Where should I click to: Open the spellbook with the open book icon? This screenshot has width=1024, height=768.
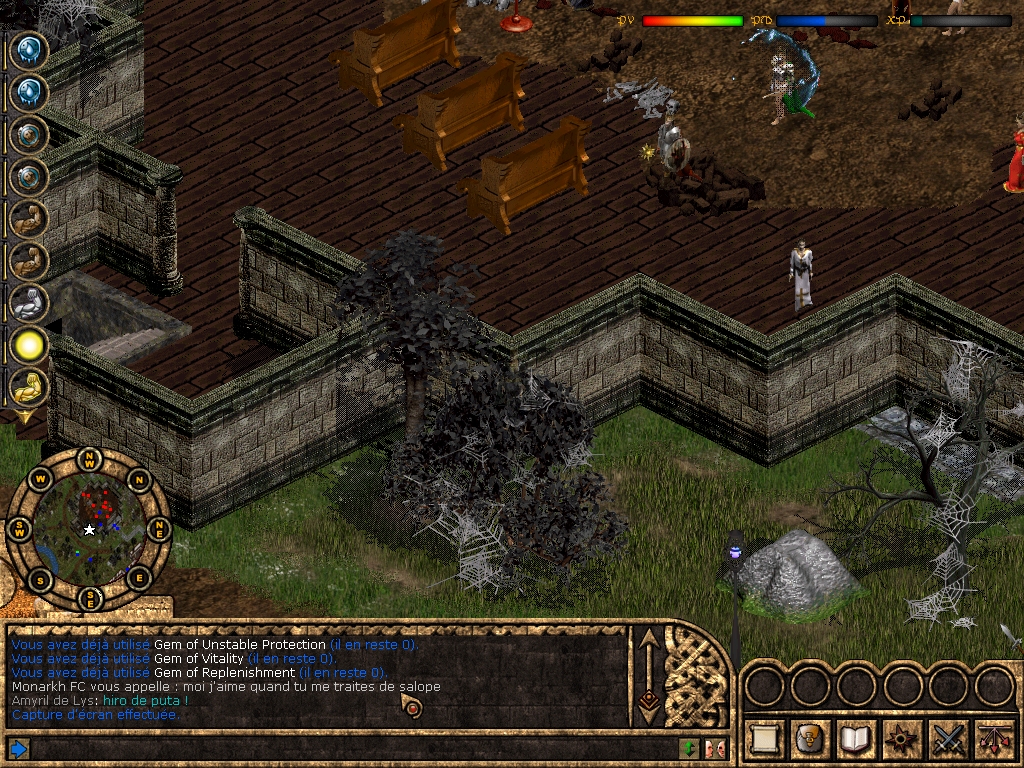pos(856,739)
